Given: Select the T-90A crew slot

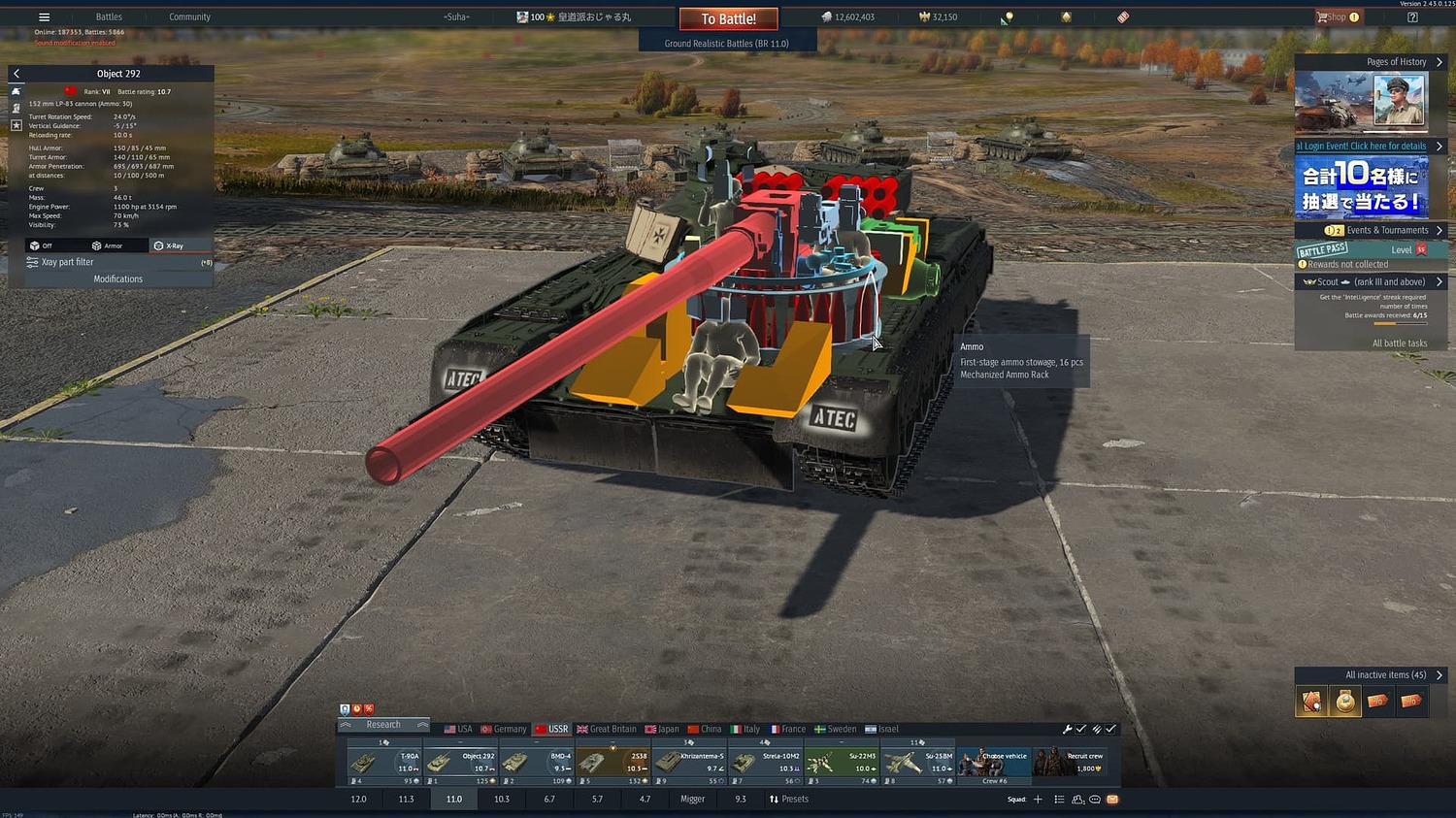Looking at the screenshot, I should 384,764.
